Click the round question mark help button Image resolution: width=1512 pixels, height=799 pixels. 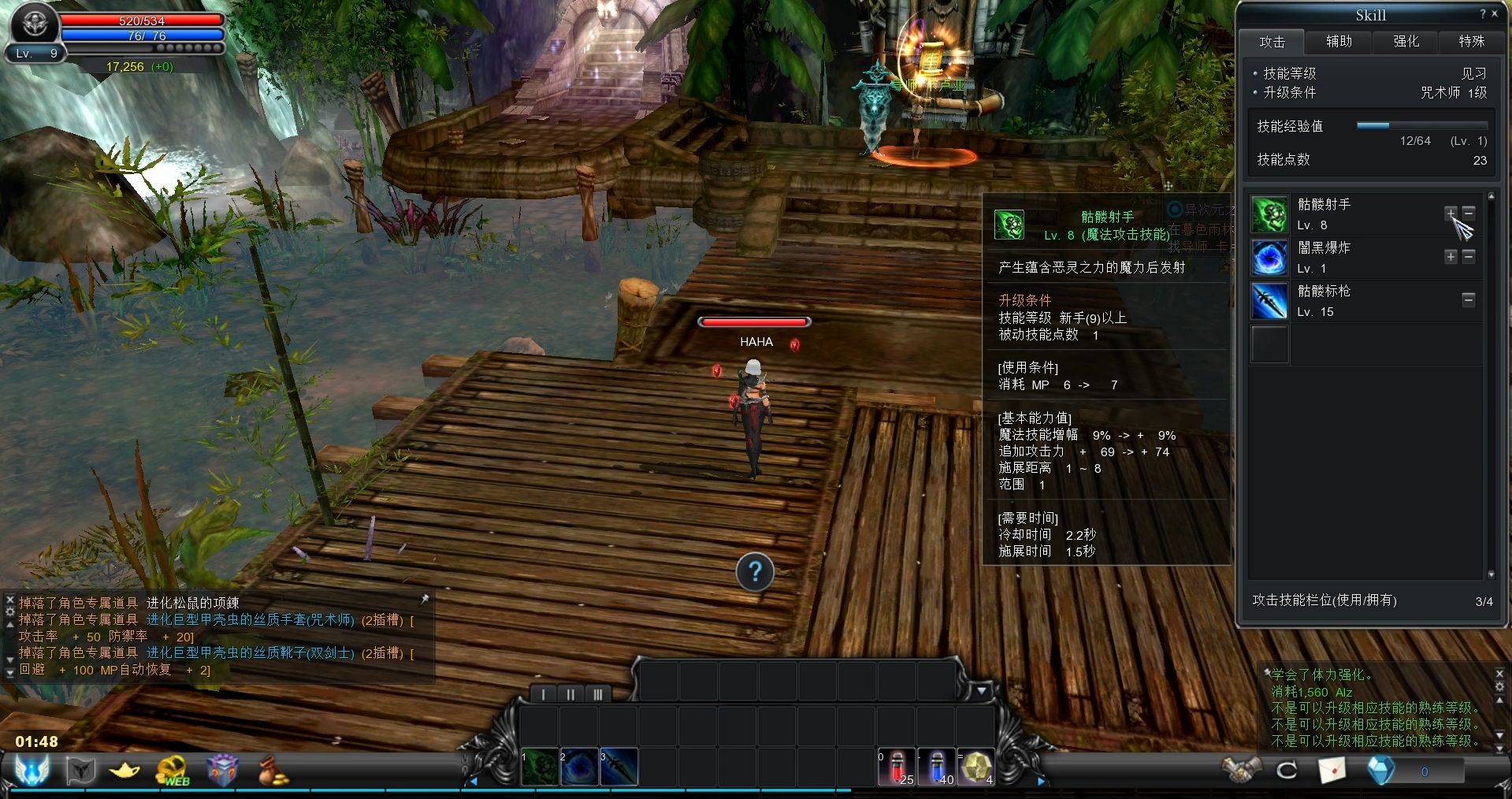click(x=755, y=572)
